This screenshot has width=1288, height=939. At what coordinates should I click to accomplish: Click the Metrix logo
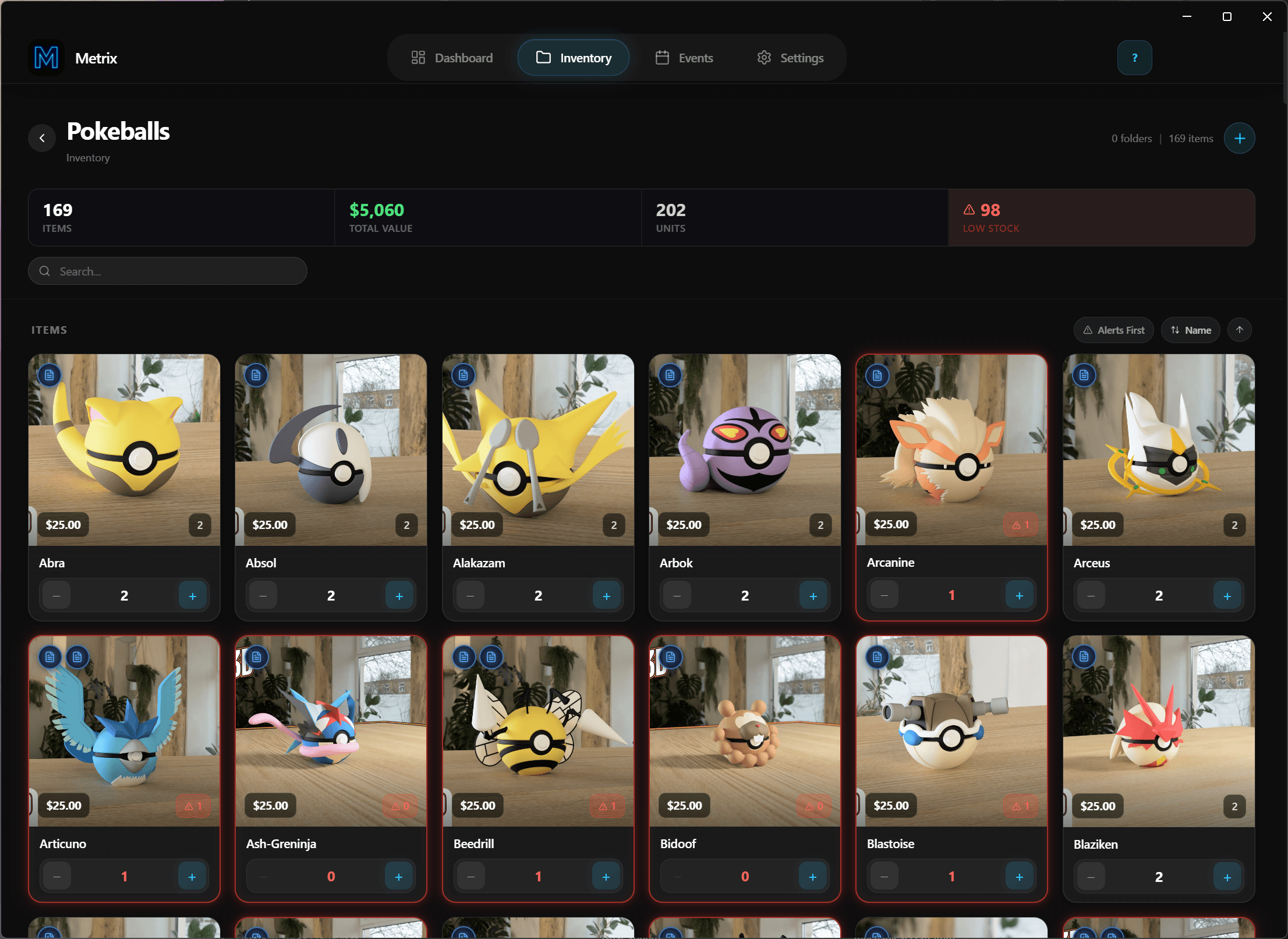46,57
